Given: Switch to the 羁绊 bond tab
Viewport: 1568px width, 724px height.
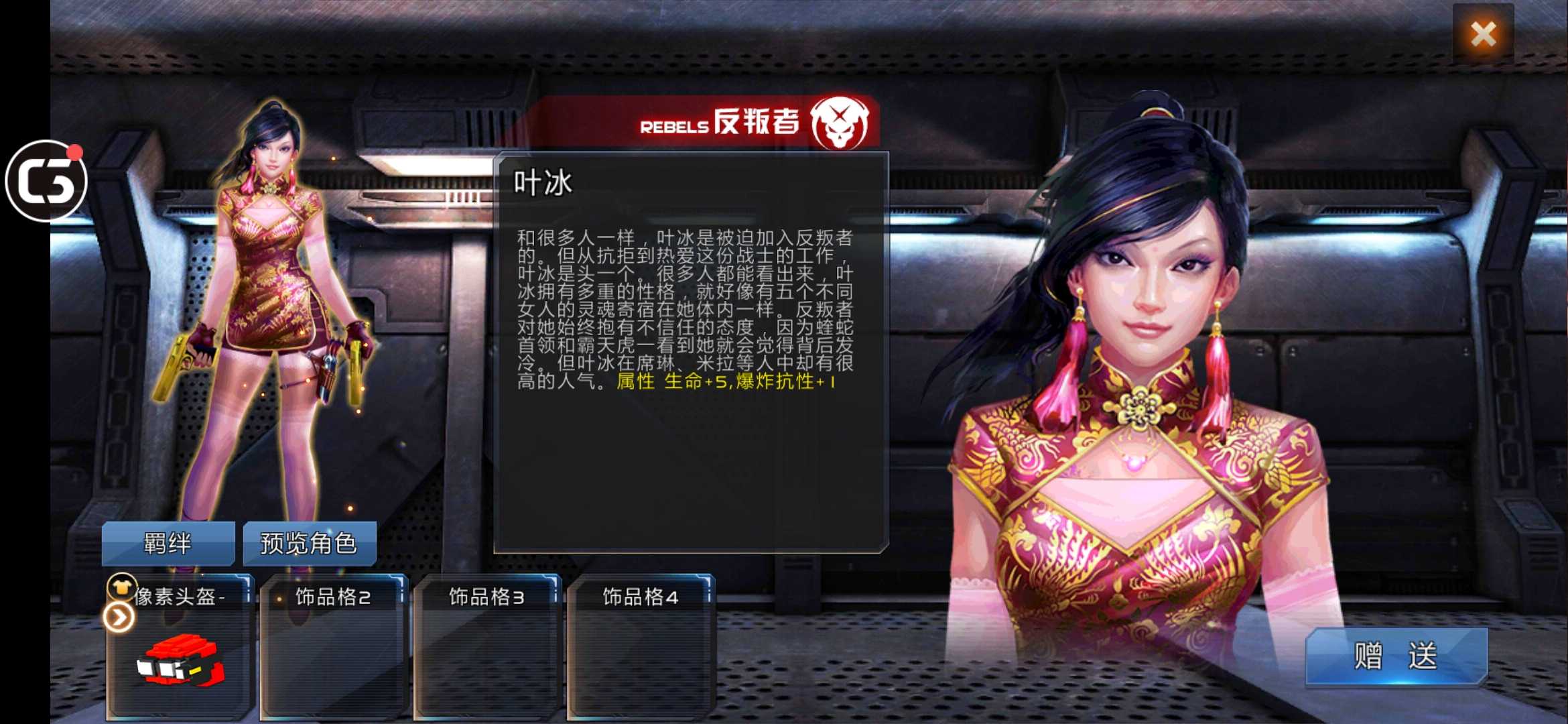Looking at the screenshot, I should point(168,543).
